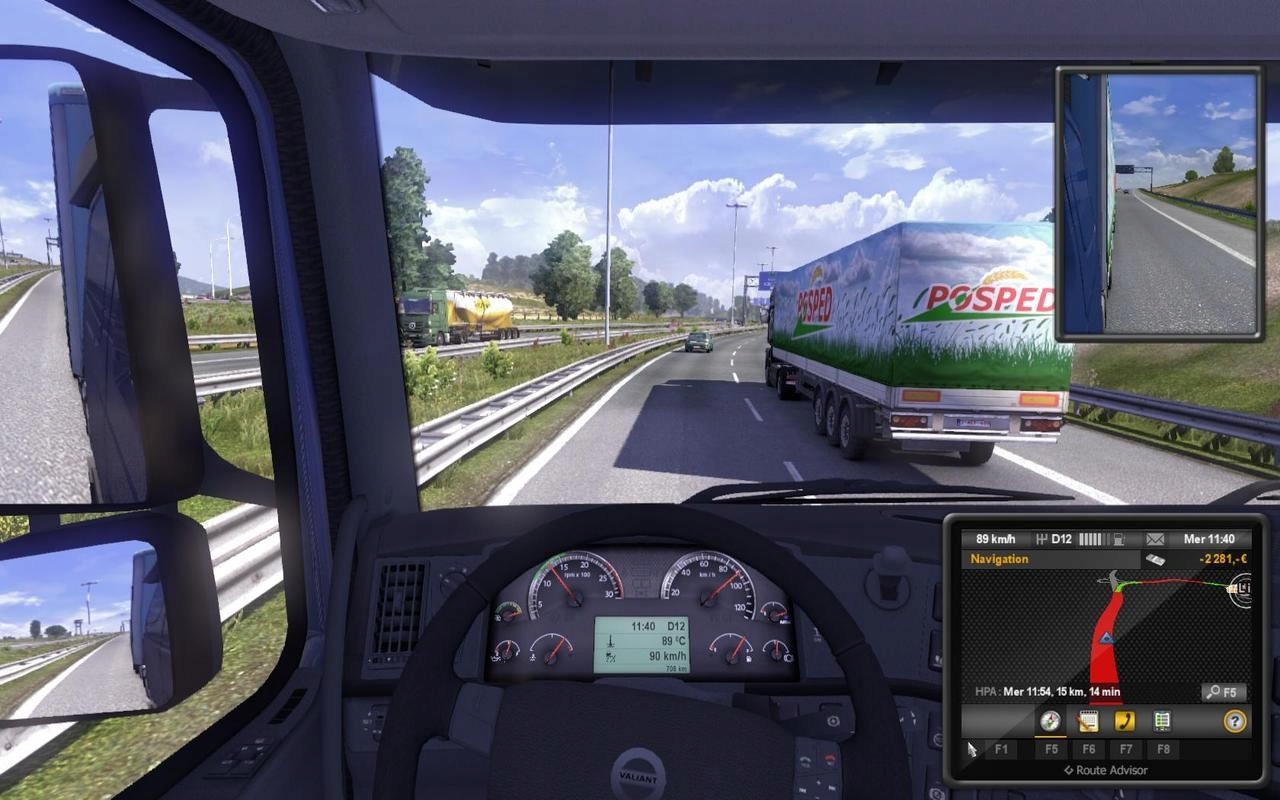Image resolution: width=1280 pixels, height=800 pixels.
Task: Toggle map zoom with the magnifier F5 control
Action: pos(1222,690)
